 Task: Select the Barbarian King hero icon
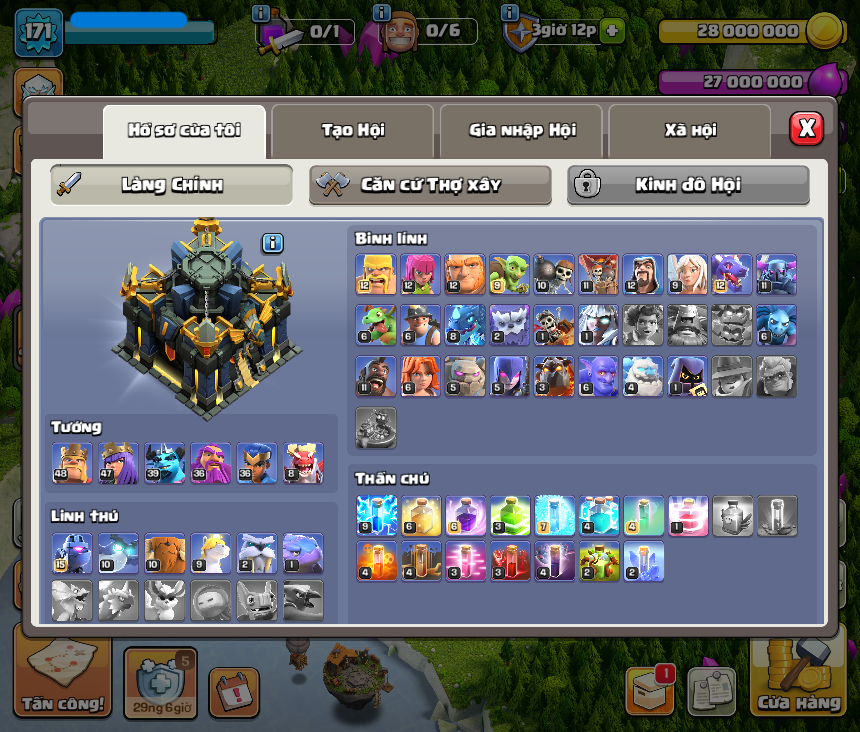[72, 463]
